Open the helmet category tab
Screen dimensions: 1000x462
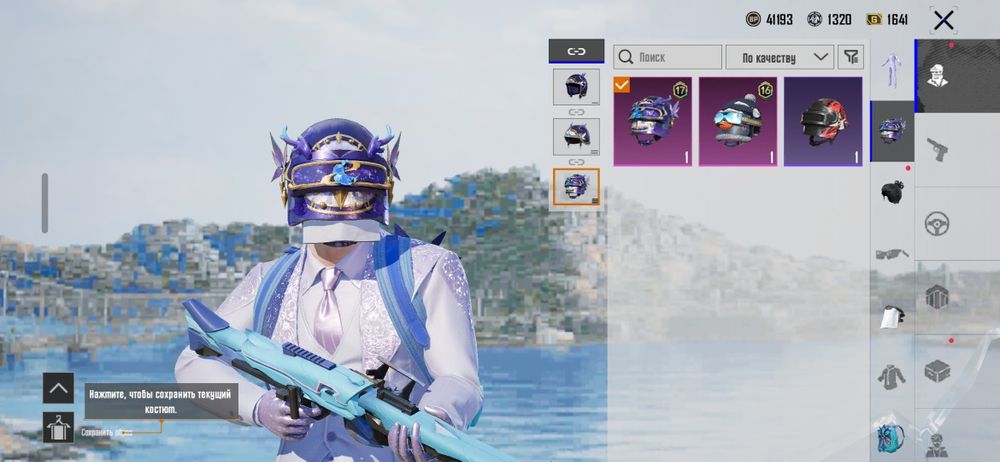(x=892, y=130)
